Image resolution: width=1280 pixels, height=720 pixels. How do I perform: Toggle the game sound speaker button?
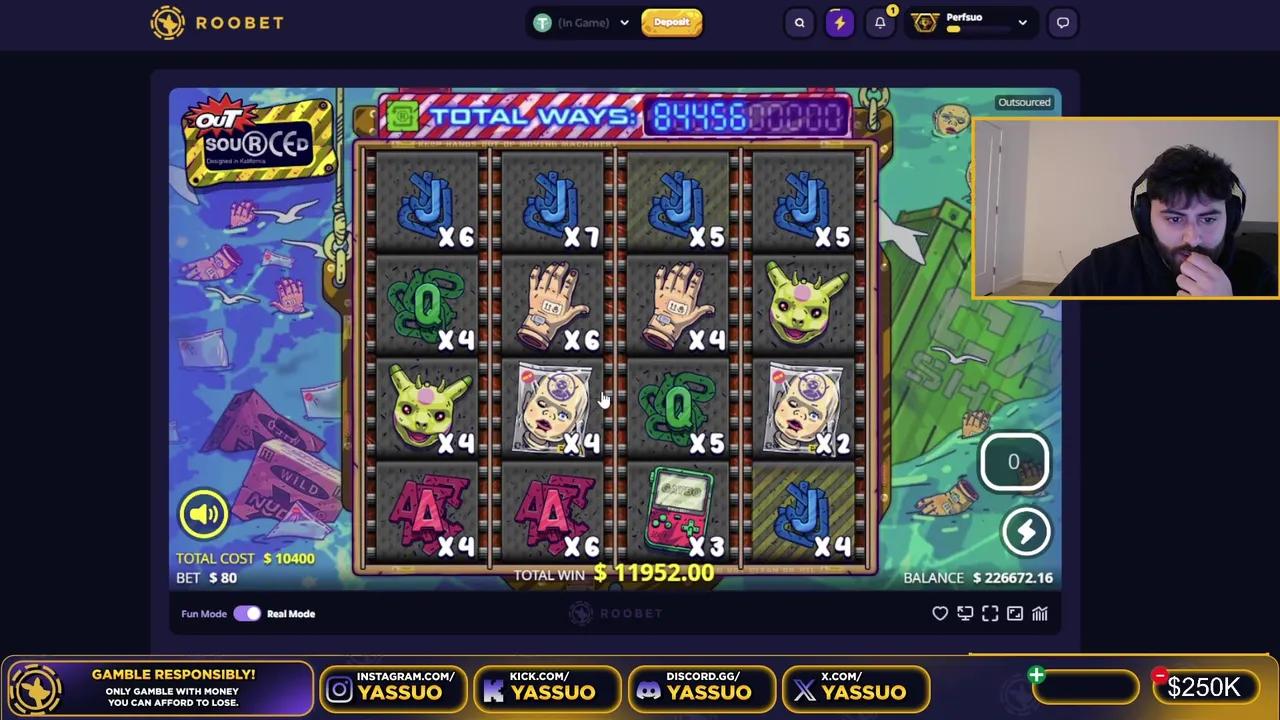click(x=203, y=514)
